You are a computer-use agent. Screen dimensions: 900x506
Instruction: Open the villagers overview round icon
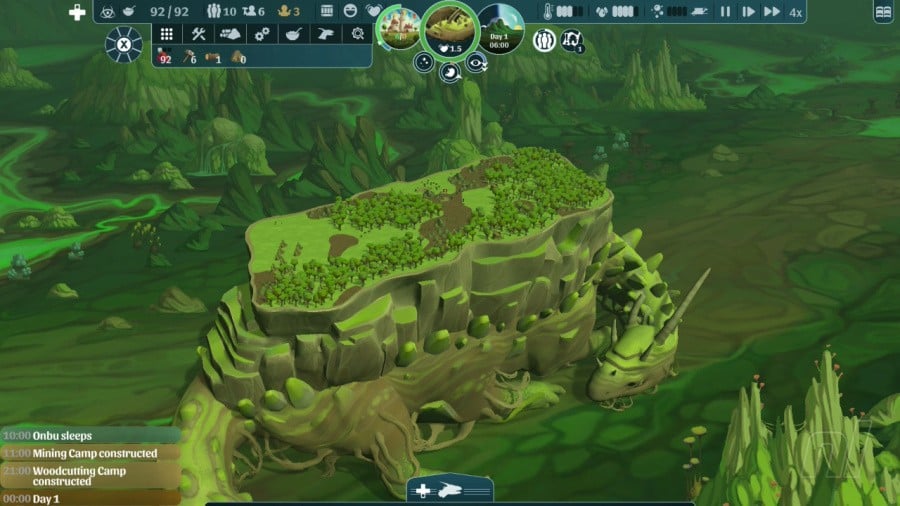click(544, 40)
